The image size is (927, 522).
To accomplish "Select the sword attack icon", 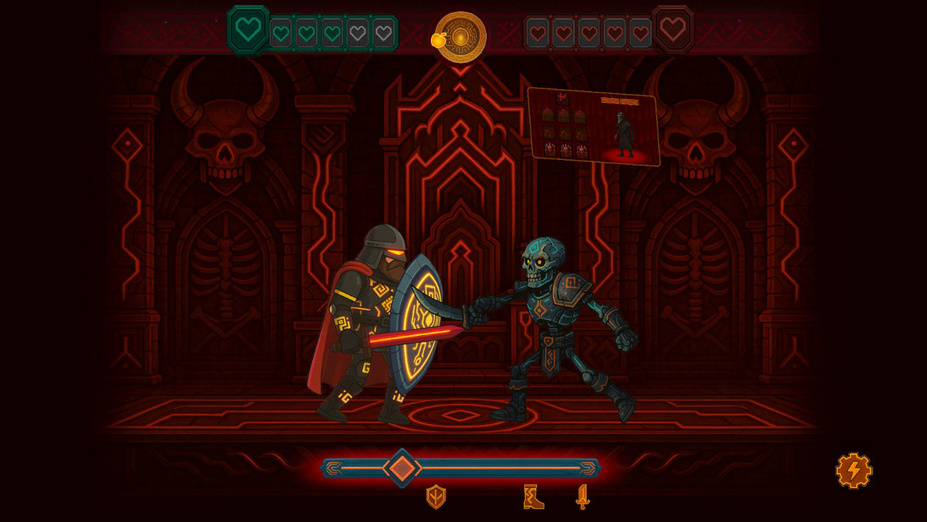I will pyautogui.click(x=582, y=497).
